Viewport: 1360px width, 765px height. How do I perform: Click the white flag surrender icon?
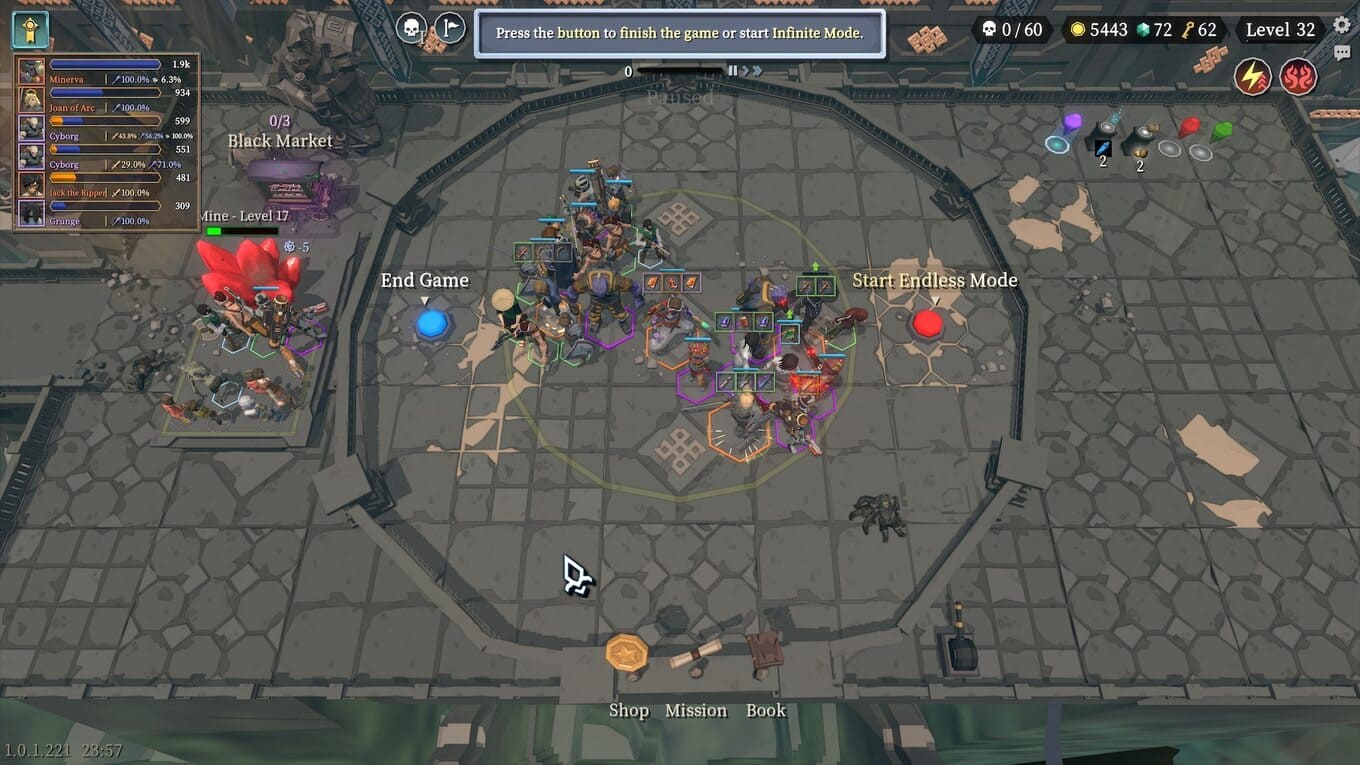pos(450,28)
